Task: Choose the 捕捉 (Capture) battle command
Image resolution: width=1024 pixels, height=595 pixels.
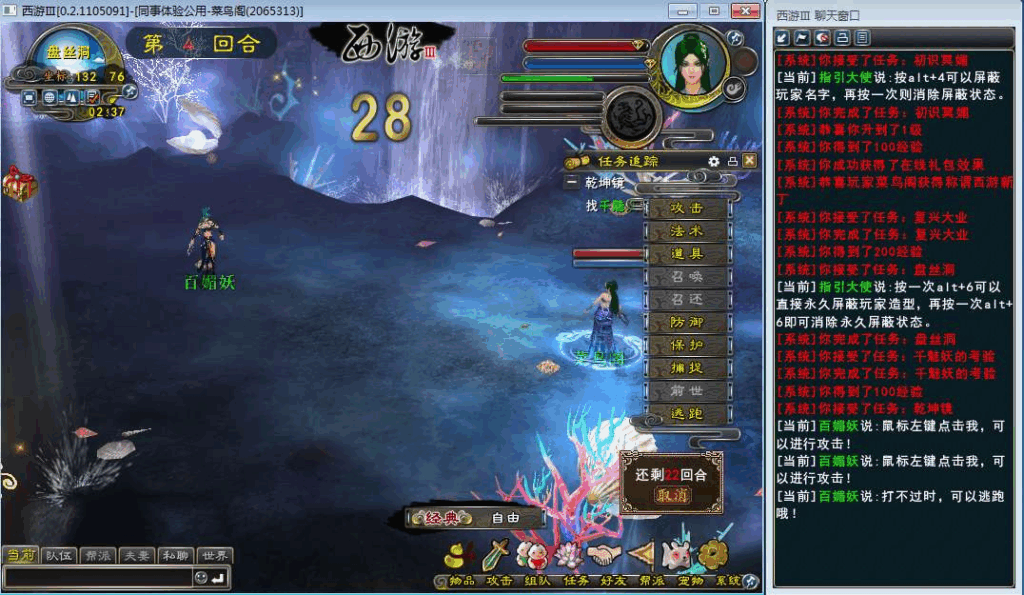Action: (686, 368)
